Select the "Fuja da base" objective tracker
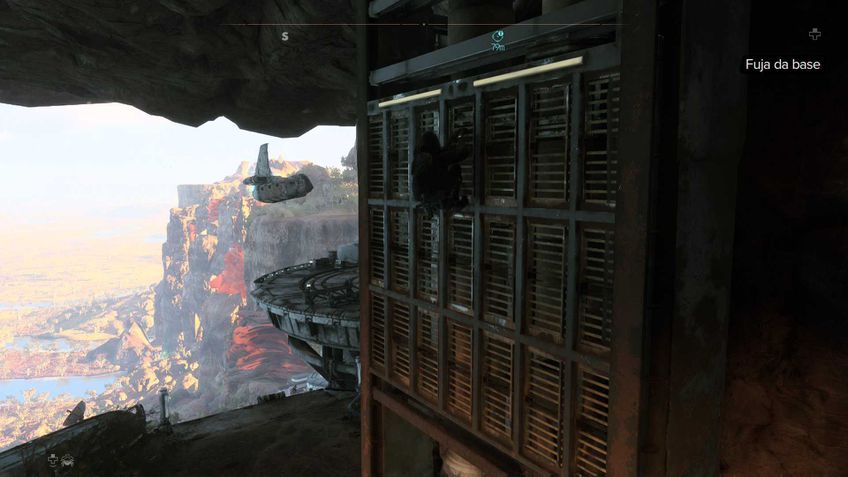 click(x=783, y=64)
